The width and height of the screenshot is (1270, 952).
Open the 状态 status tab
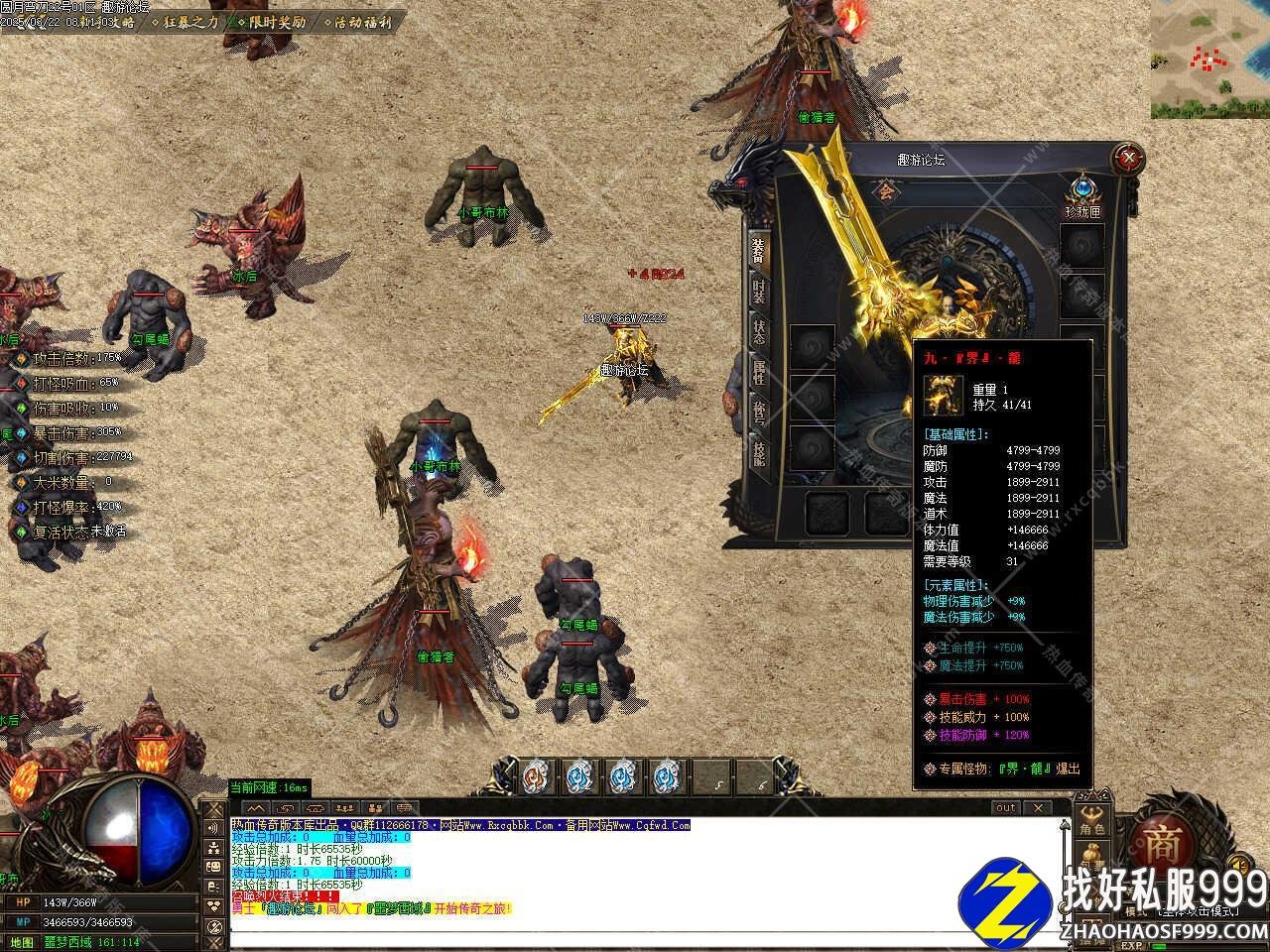tap(759, 333)
